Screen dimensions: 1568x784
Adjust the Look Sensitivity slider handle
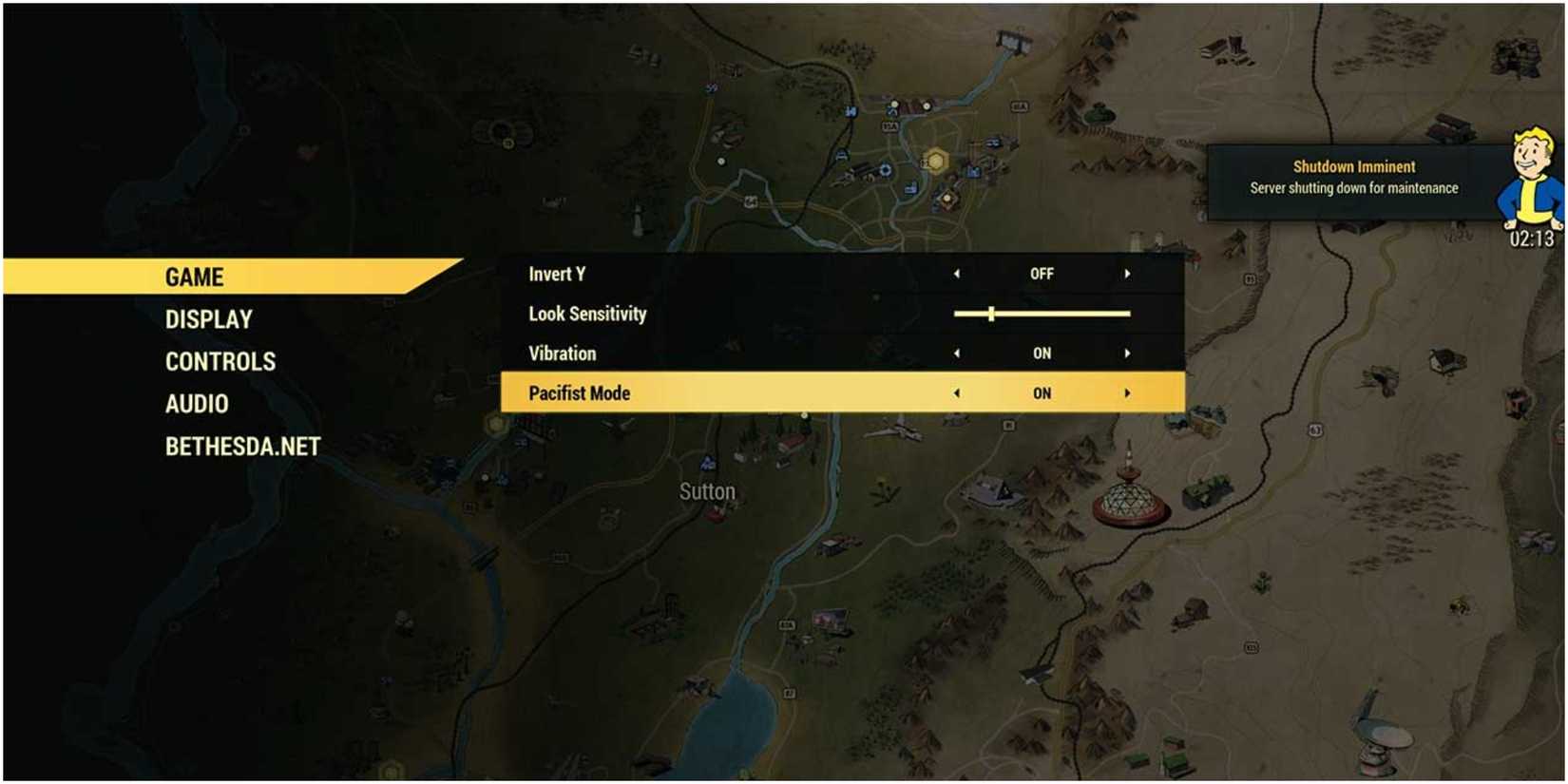tap(991, 313)
